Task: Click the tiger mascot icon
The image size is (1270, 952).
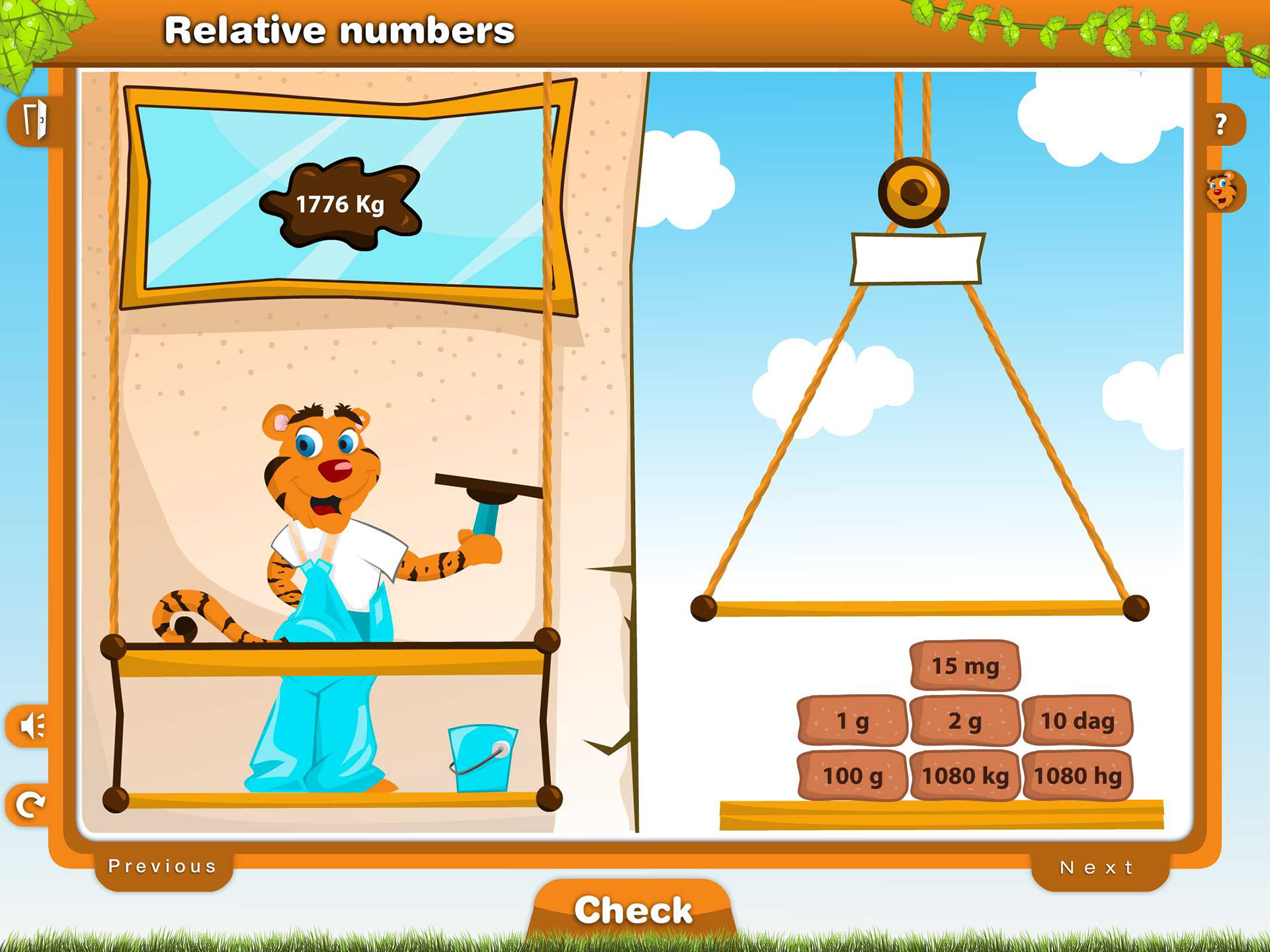Action: click(x=1221, y=191)
